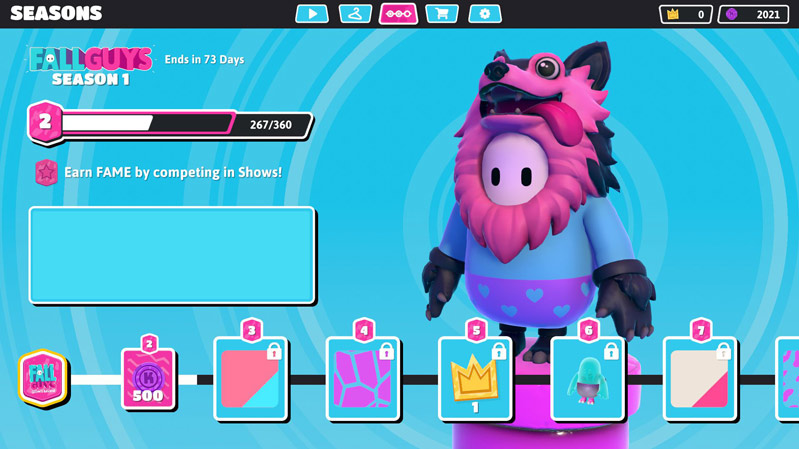Click the purple Kudos balance counter

point(753,15)
